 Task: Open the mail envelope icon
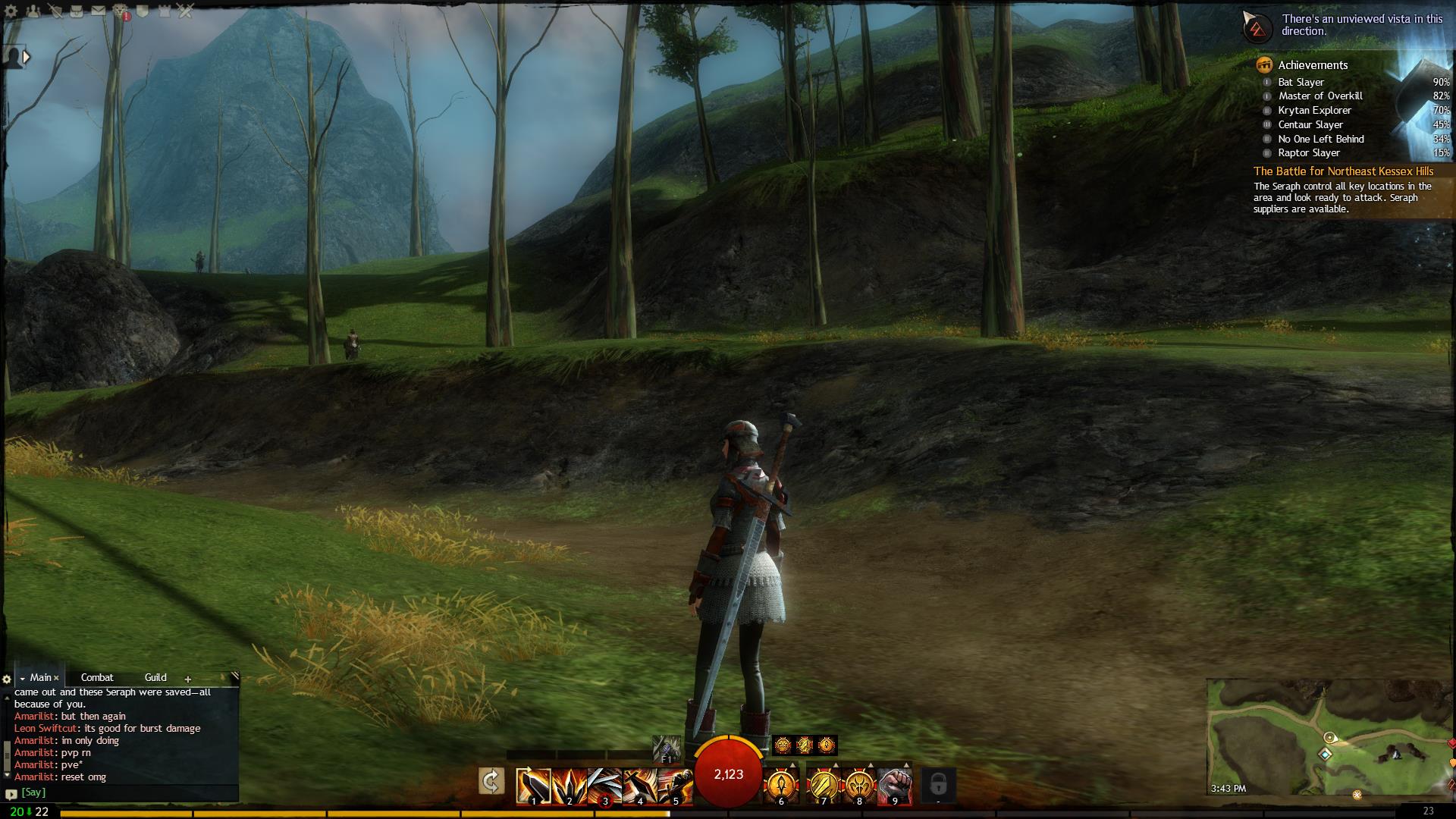[x=98, y=11]
